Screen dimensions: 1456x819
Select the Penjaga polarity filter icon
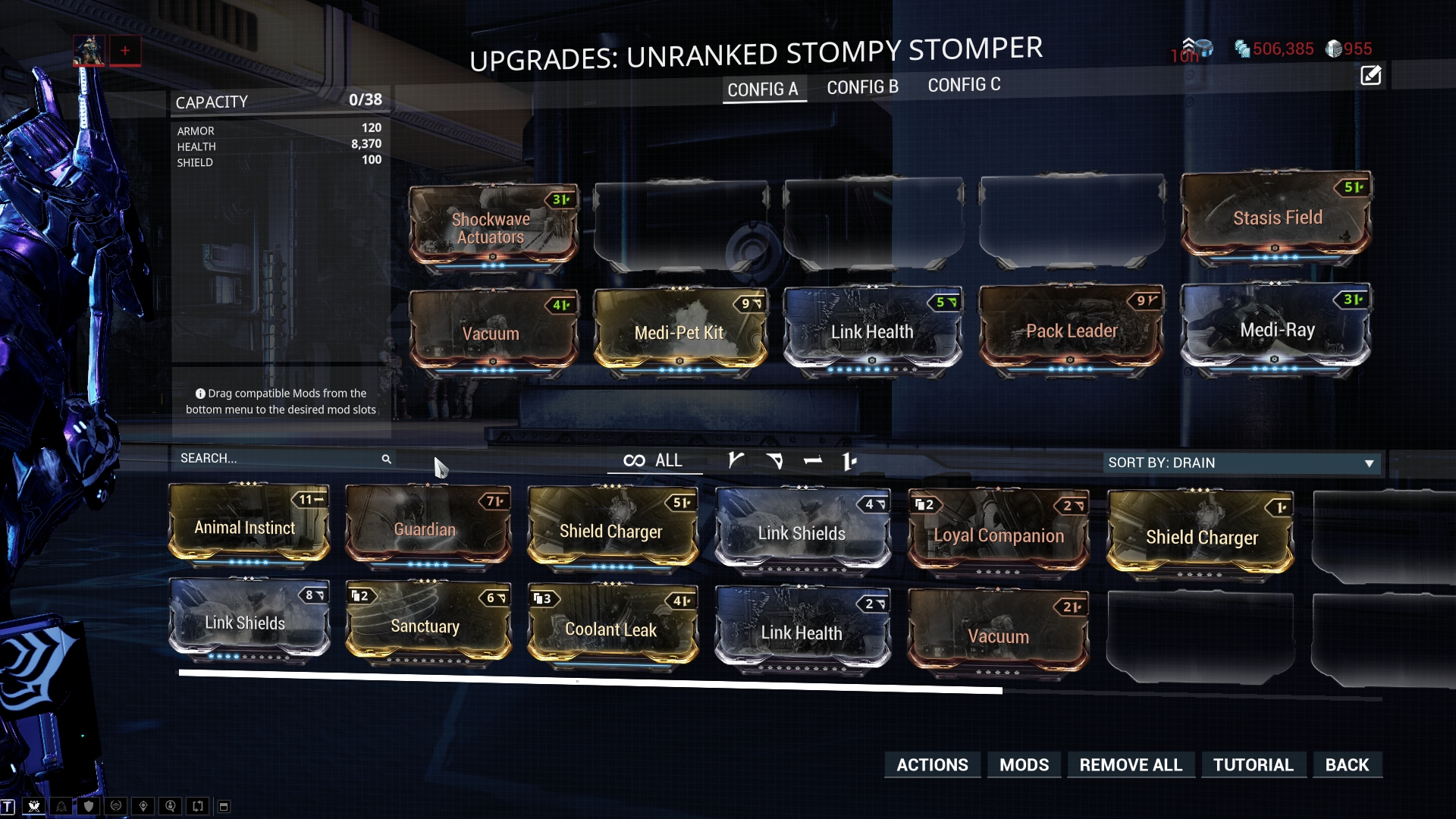[849, 460]
